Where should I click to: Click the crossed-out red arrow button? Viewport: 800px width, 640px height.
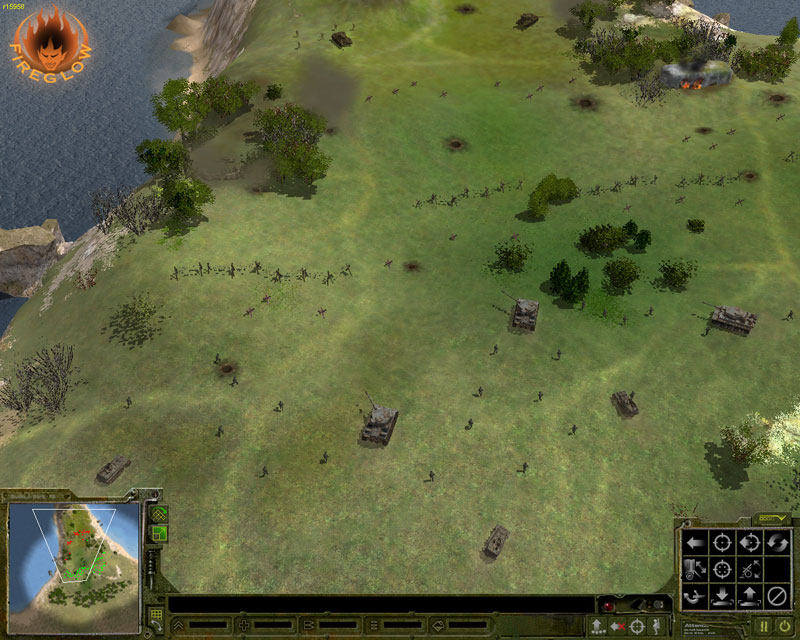click(616, 626)
